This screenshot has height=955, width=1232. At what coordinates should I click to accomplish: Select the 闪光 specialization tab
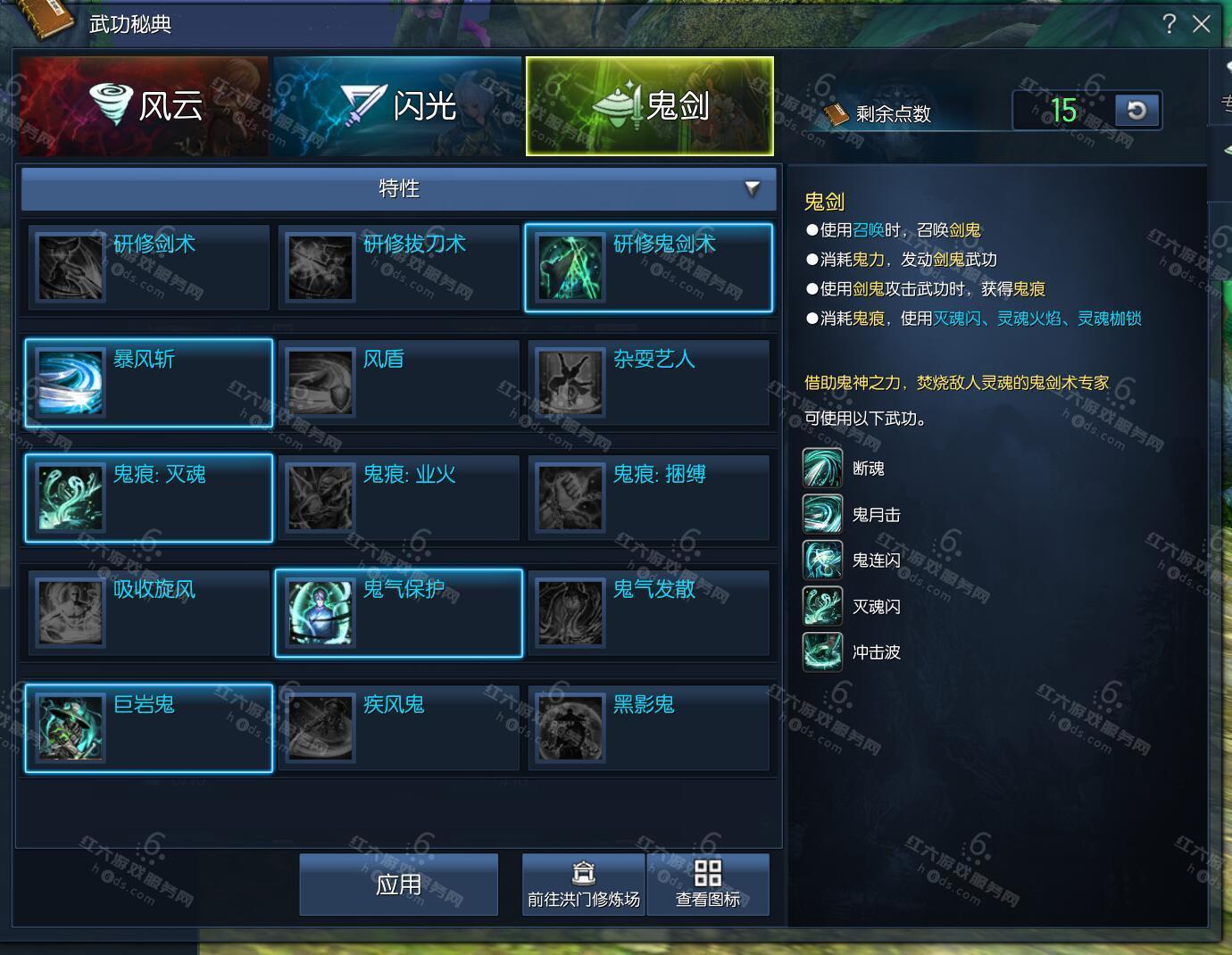point(397,106)
